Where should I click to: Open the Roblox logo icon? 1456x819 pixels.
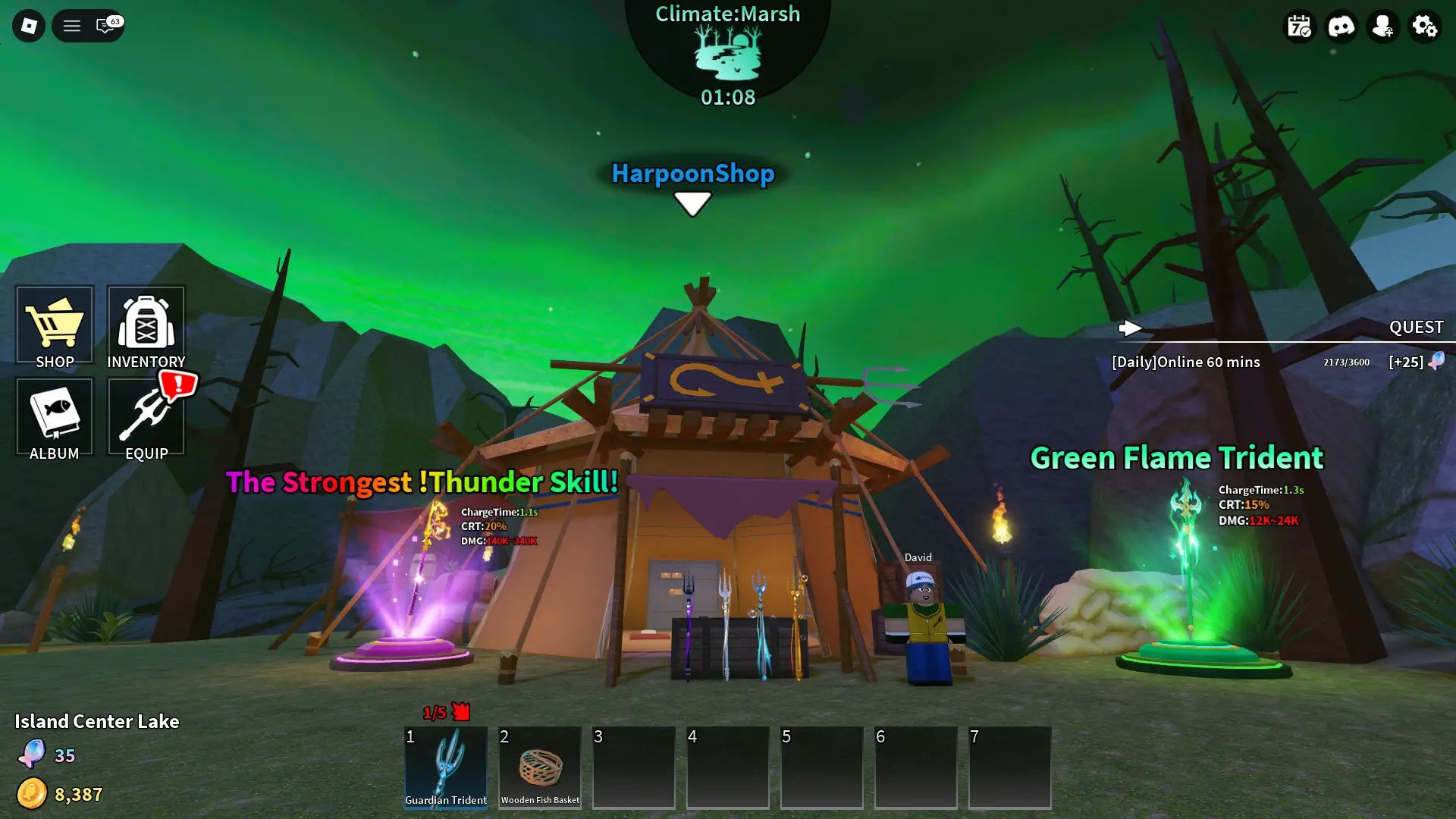pyautogui.click(x=28, y=25)
